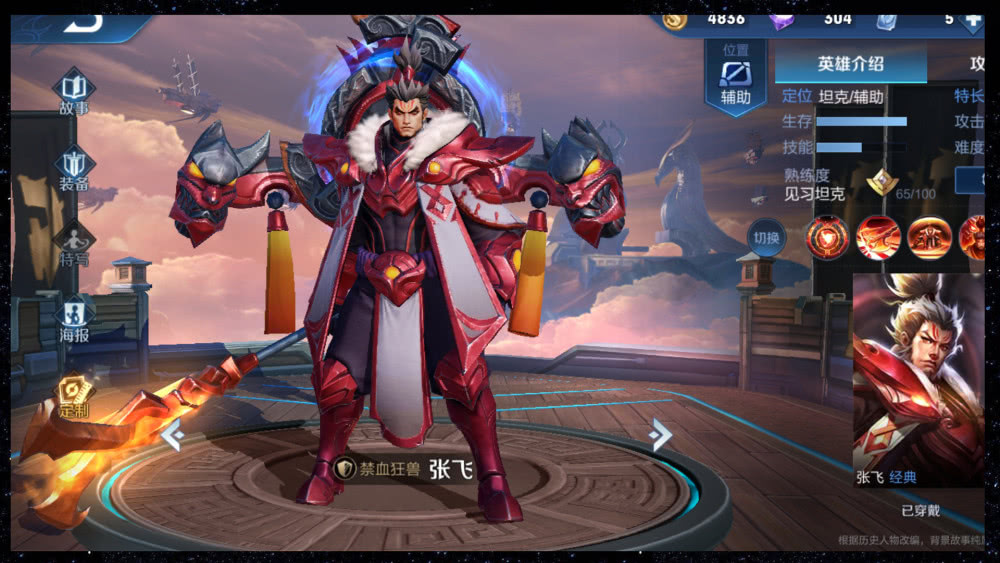The width and height of the screenshot is (1000, 563).
Task: Open the 特写 (Close-up) view
Action: [74, 244]
